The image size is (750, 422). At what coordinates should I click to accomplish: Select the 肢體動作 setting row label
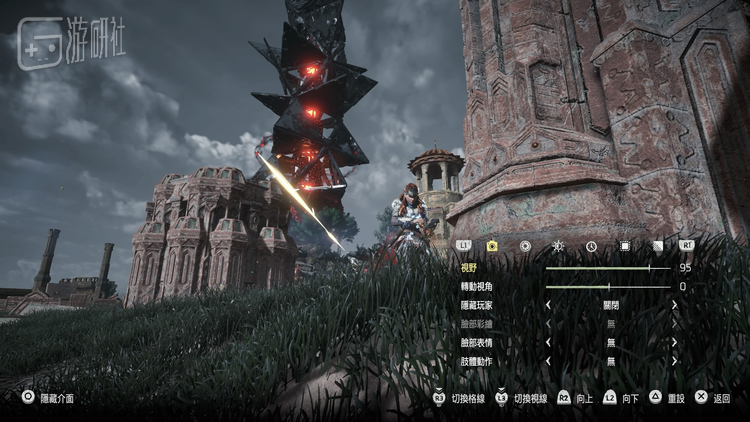476,360
